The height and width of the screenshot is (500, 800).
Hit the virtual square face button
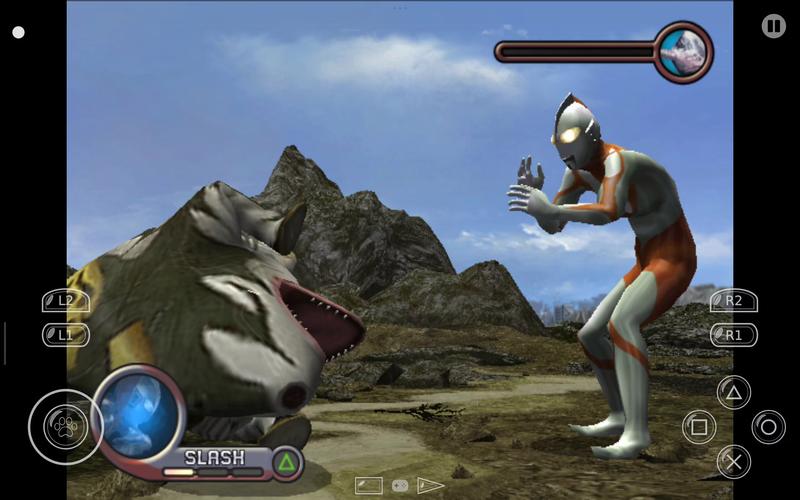click(699, 427)
